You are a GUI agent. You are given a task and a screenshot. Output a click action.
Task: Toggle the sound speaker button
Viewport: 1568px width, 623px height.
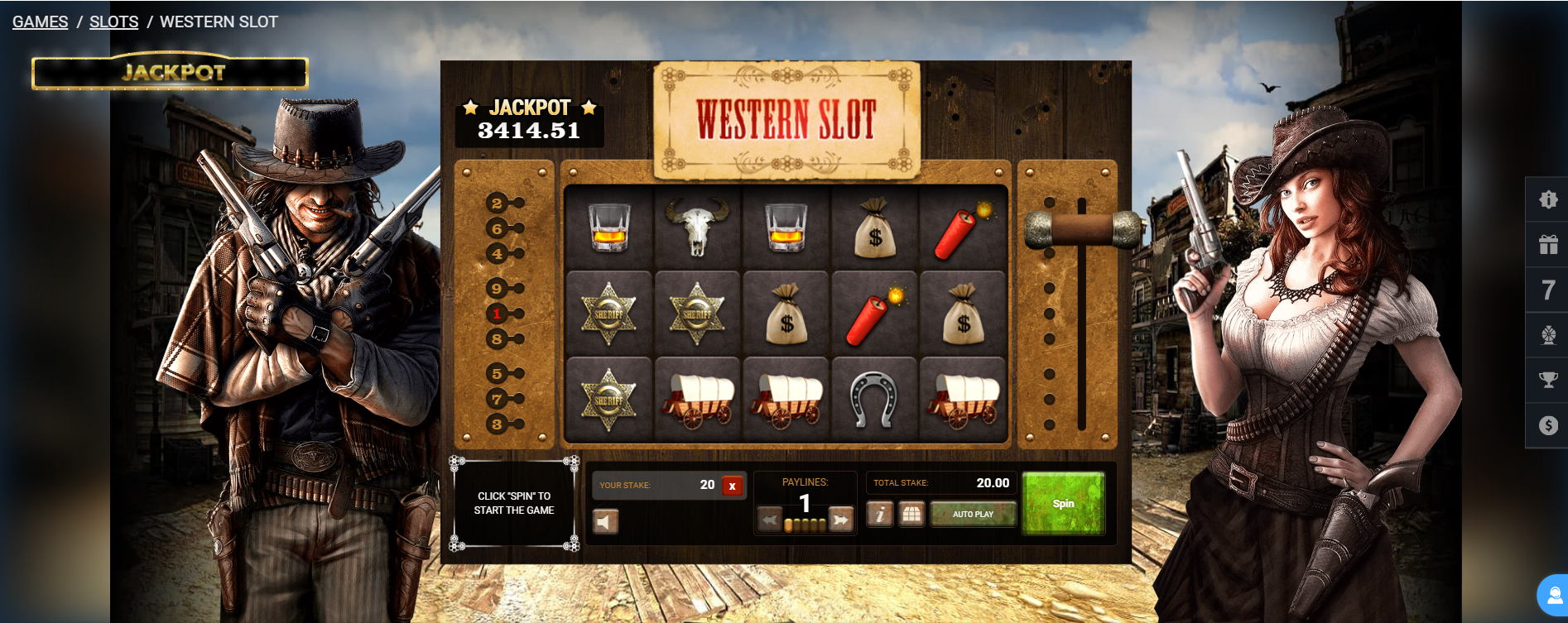coord(605,521)
